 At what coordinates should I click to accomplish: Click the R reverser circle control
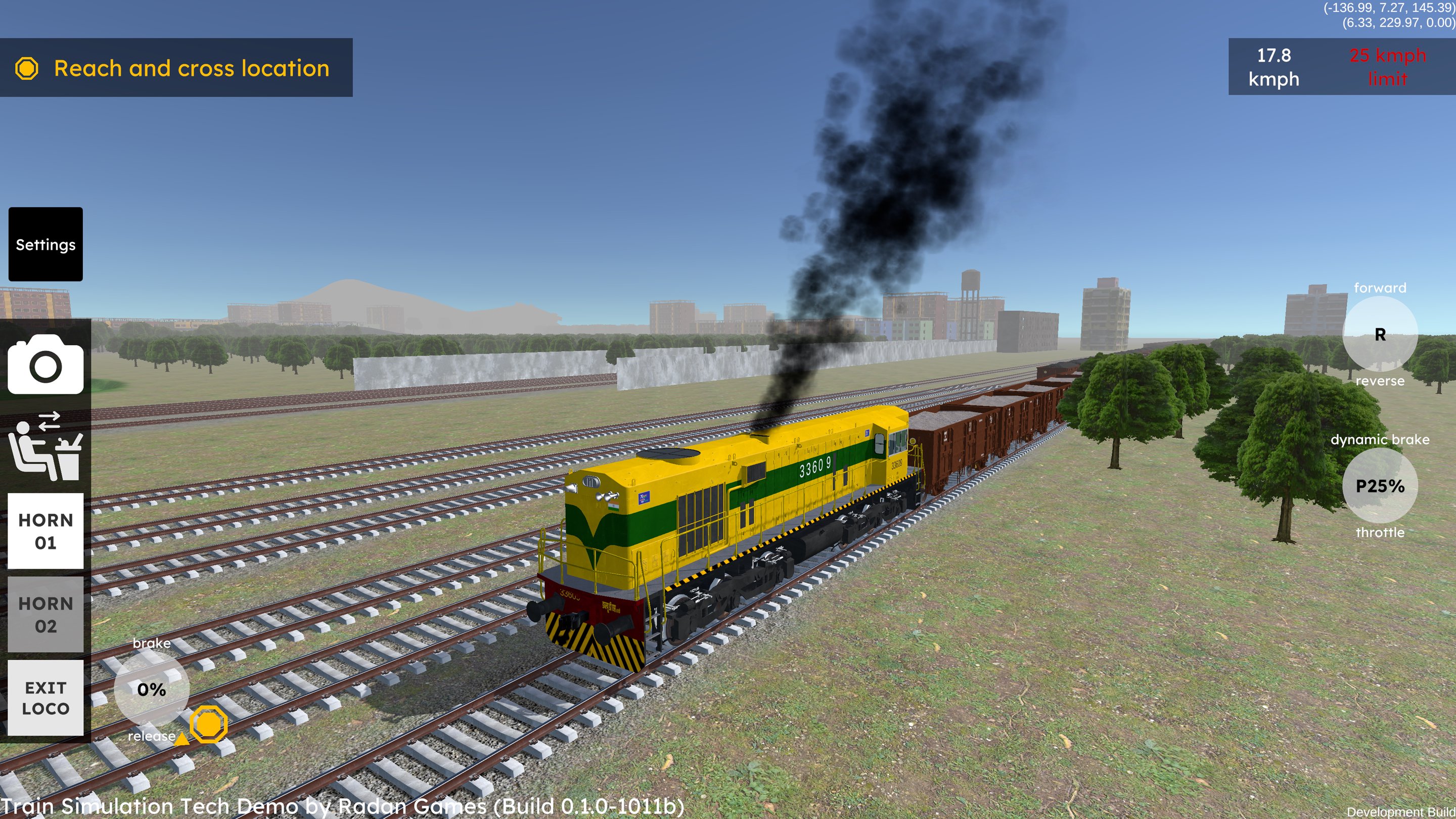click(1380, 336)
